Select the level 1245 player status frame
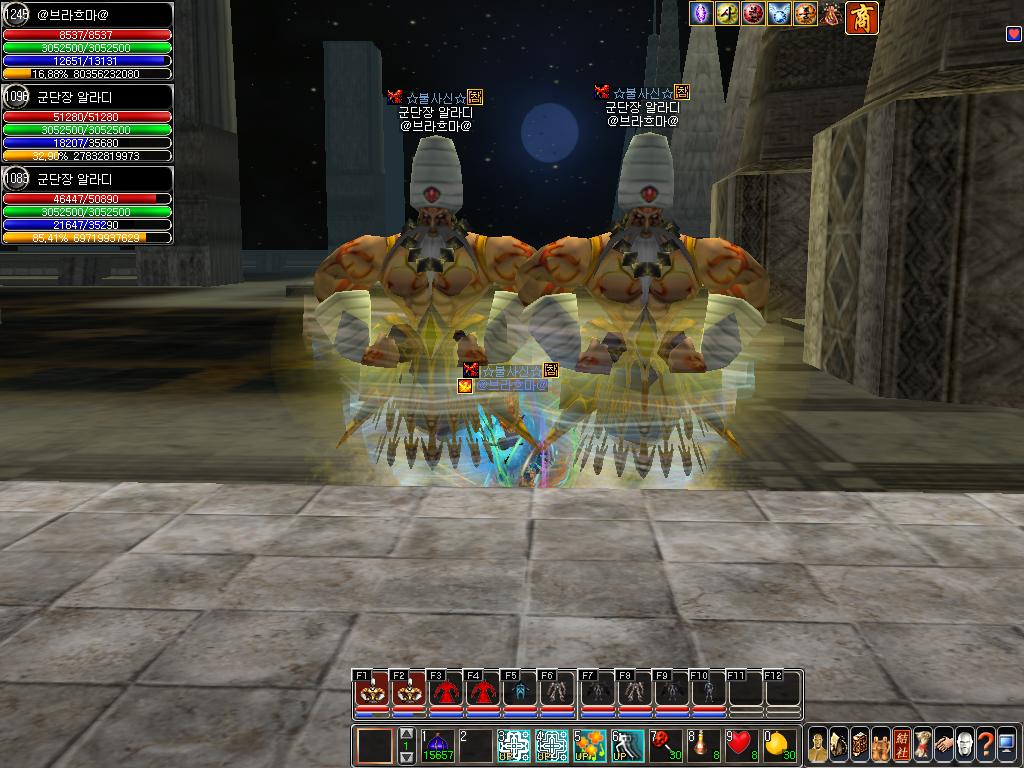 click(87, 42)
